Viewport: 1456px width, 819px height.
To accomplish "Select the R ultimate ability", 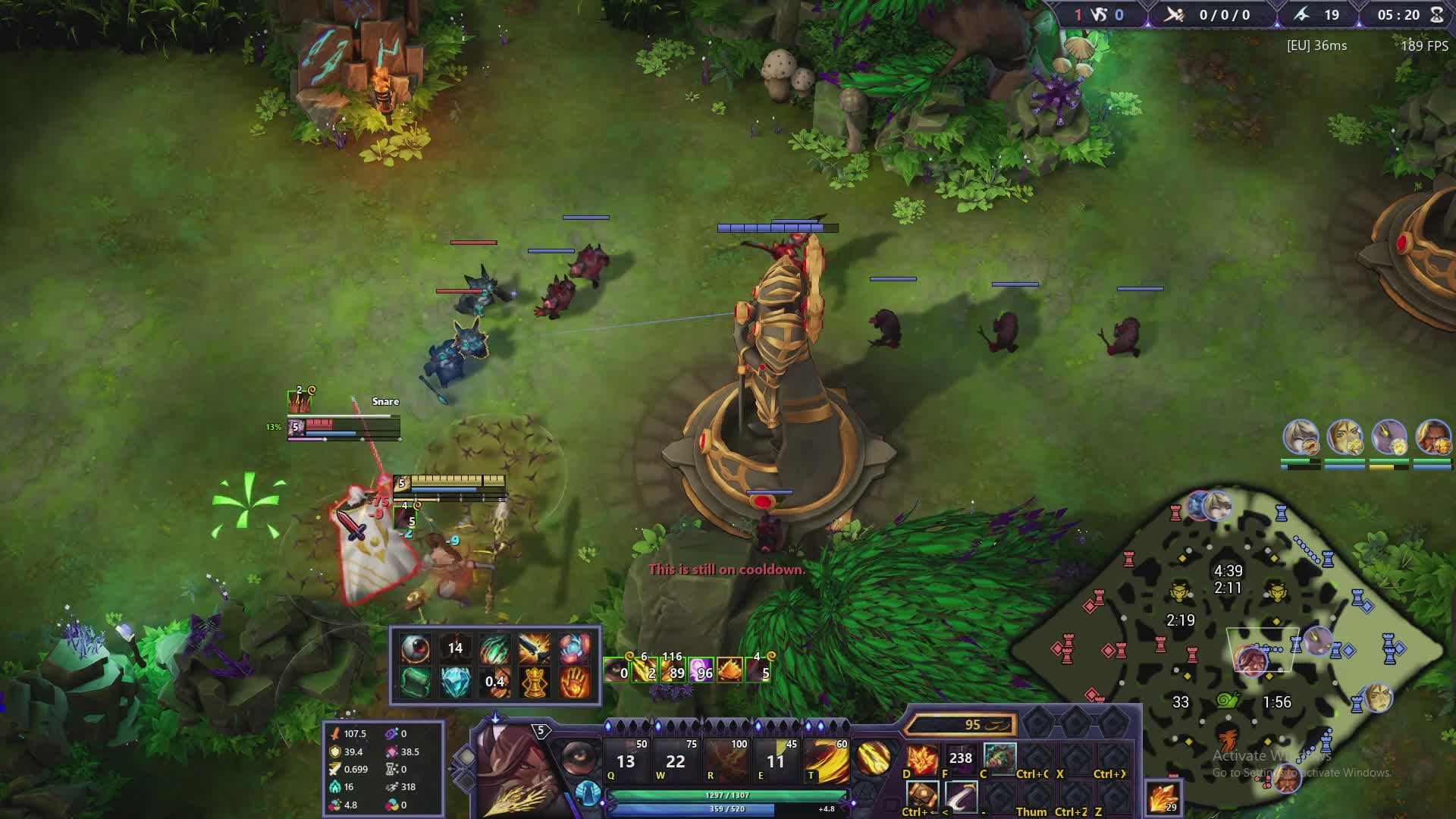I will (x=726, y=761).
